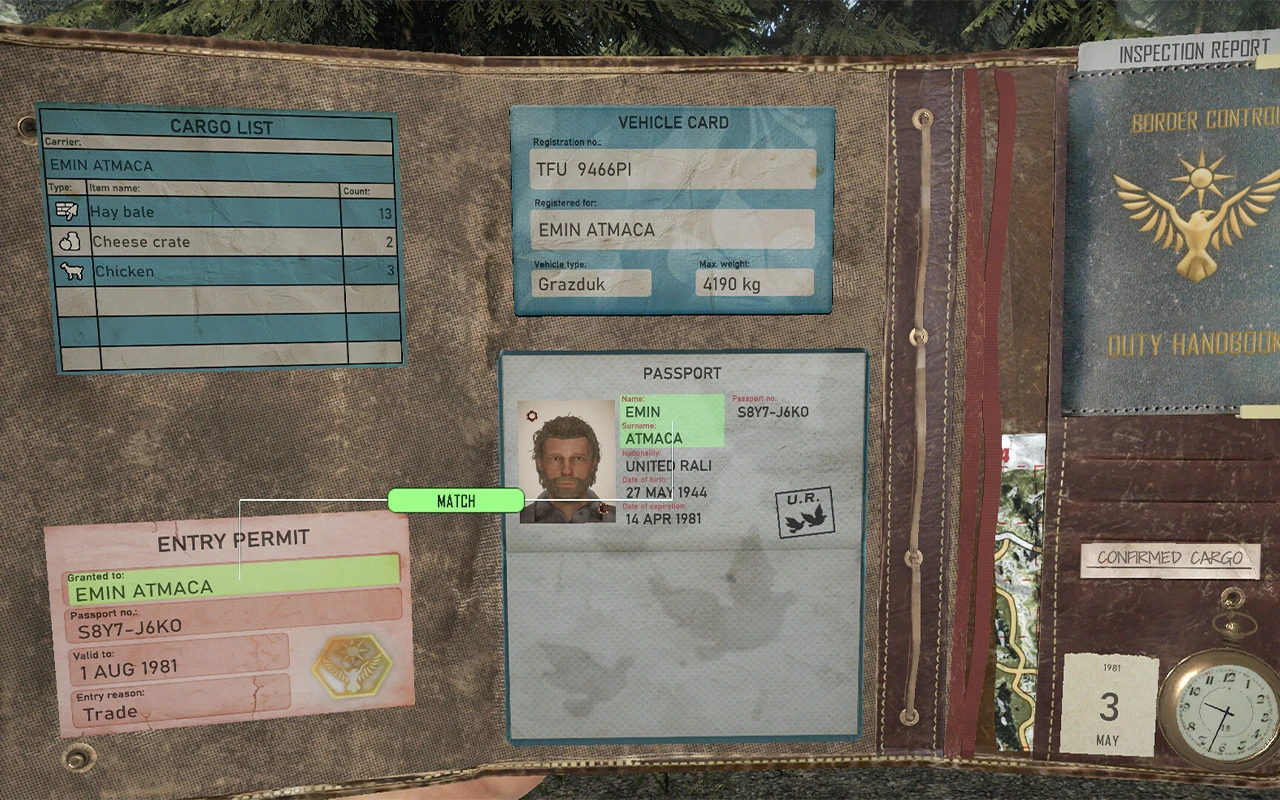Select the United Rali nationality field
This screenshot has width=1280, height=800.
click(667, 466)
